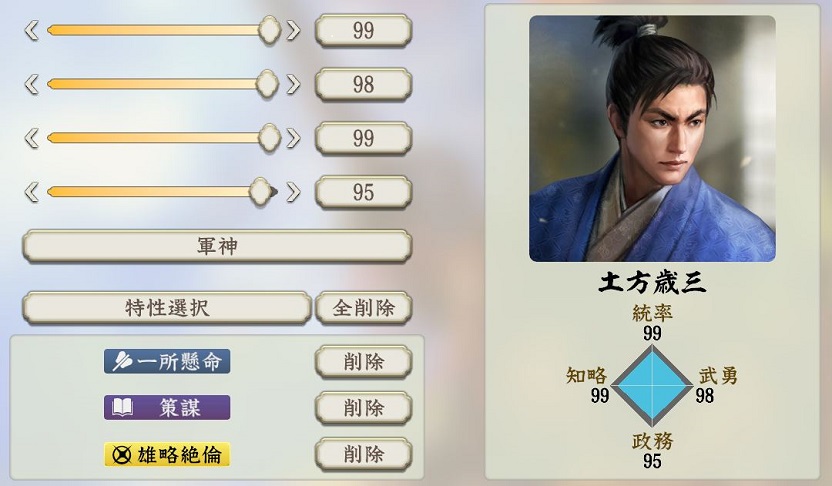
Task: Hit 削除 beside the 雄略絶倫 trait
Action: (363, 454)
